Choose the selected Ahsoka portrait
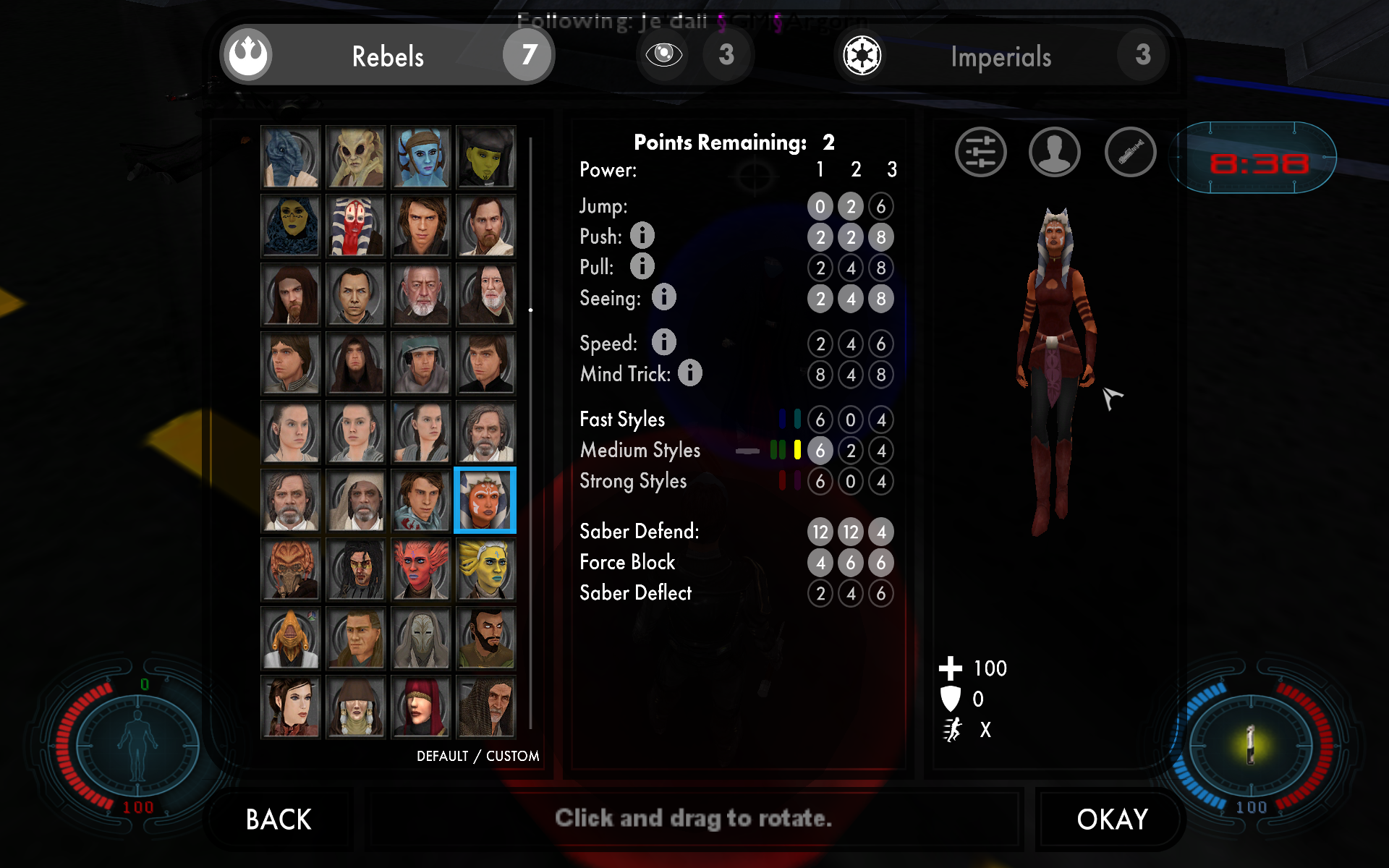The image size is (1389, 868). click(x=485, y=501)
